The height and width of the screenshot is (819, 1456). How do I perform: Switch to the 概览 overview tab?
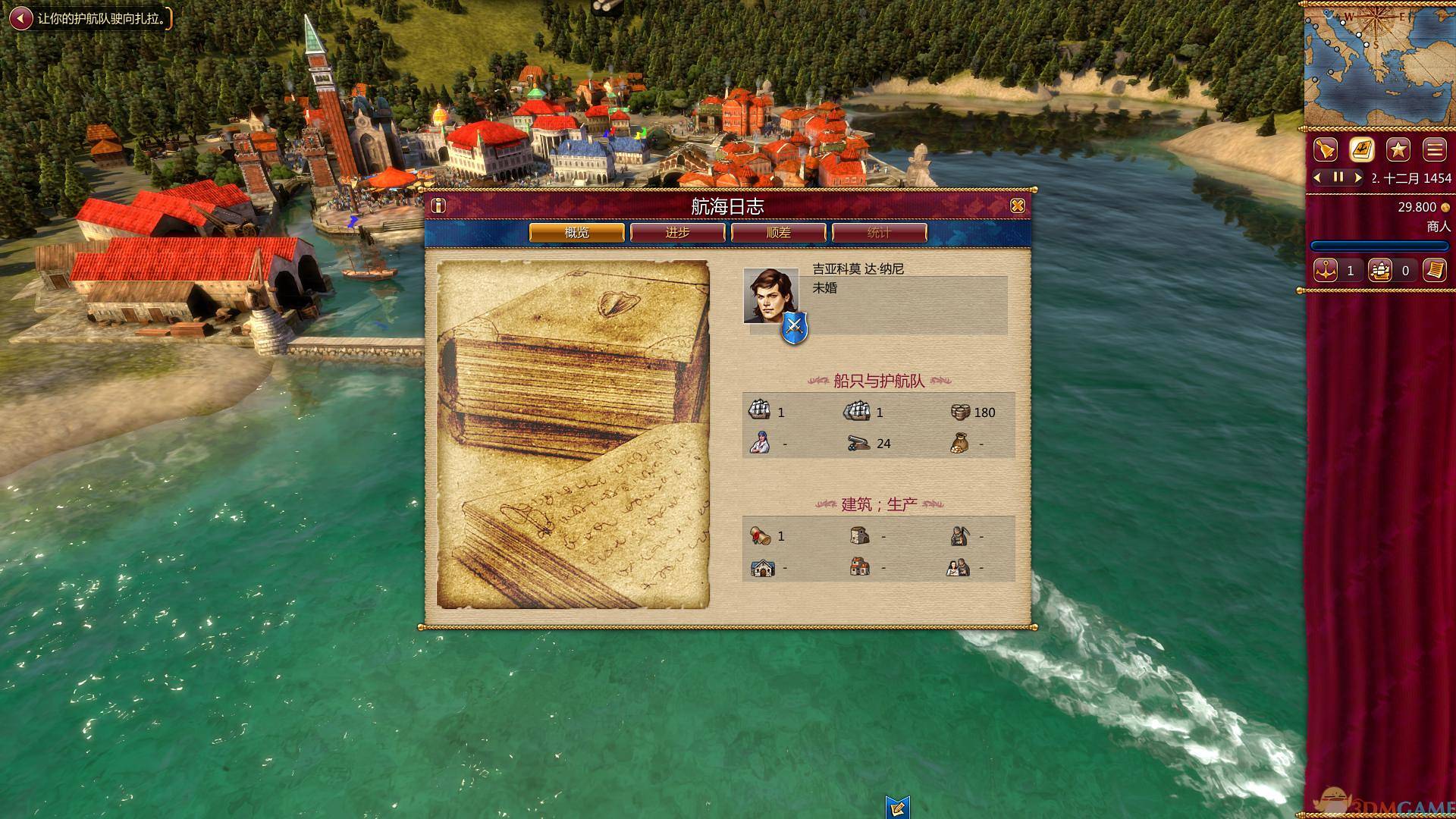576,233
